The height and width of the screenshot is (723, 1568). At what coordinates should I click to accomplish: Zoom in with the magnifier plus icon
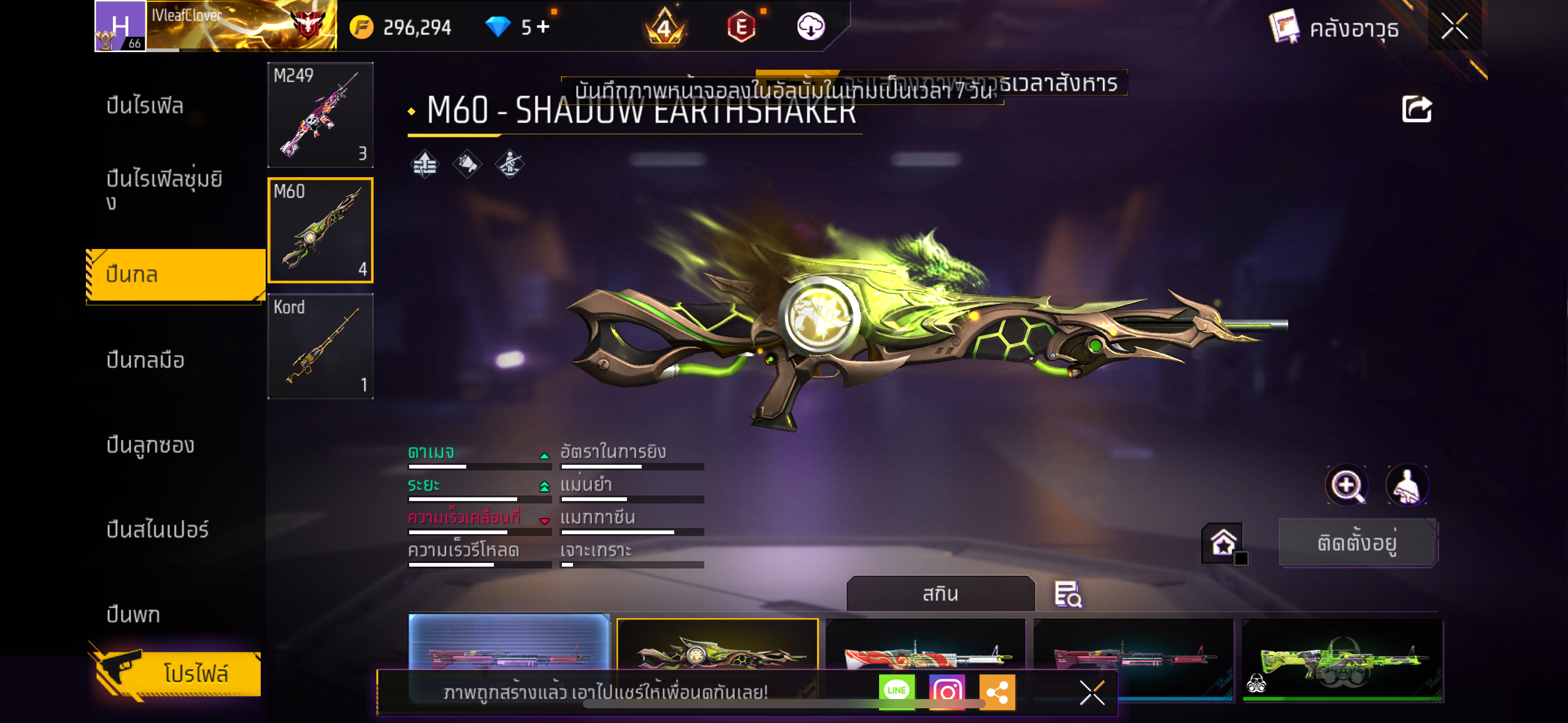(x=1347, y=486)
